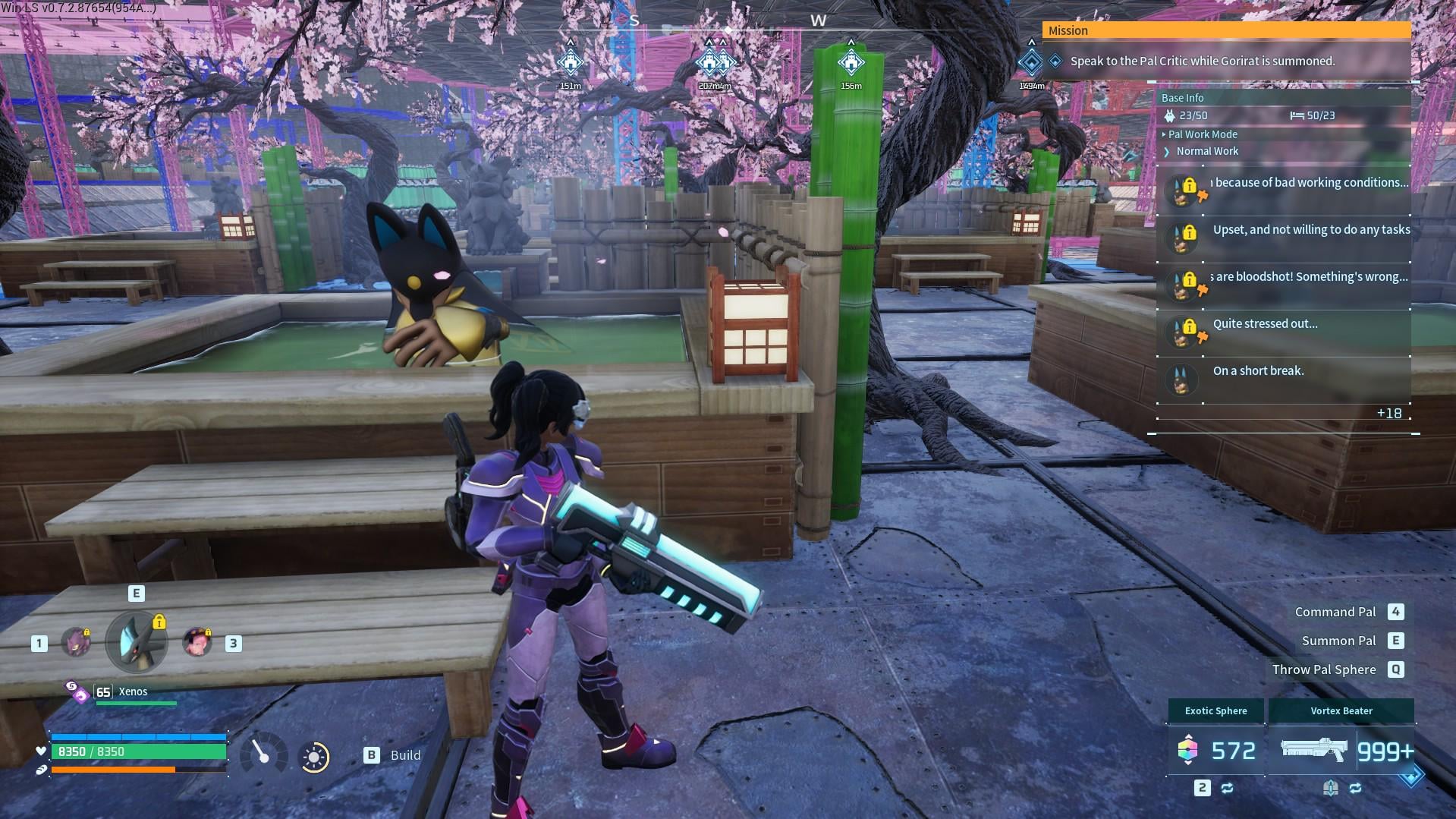
Task: Open the Base Info panel header
Action: pyautogui.click(x=1183, y=98)
